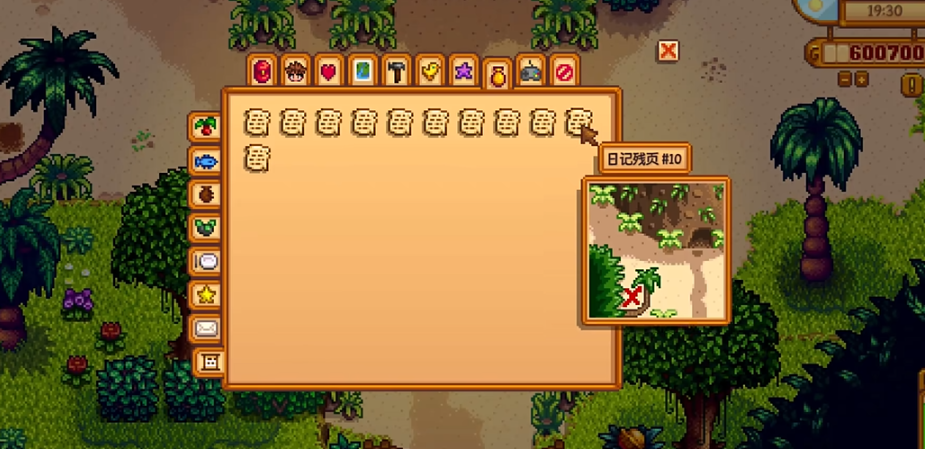Open the animals tab with the yellow chick
This screenshot has height=449, width=925.
click(x=431, y=71)
